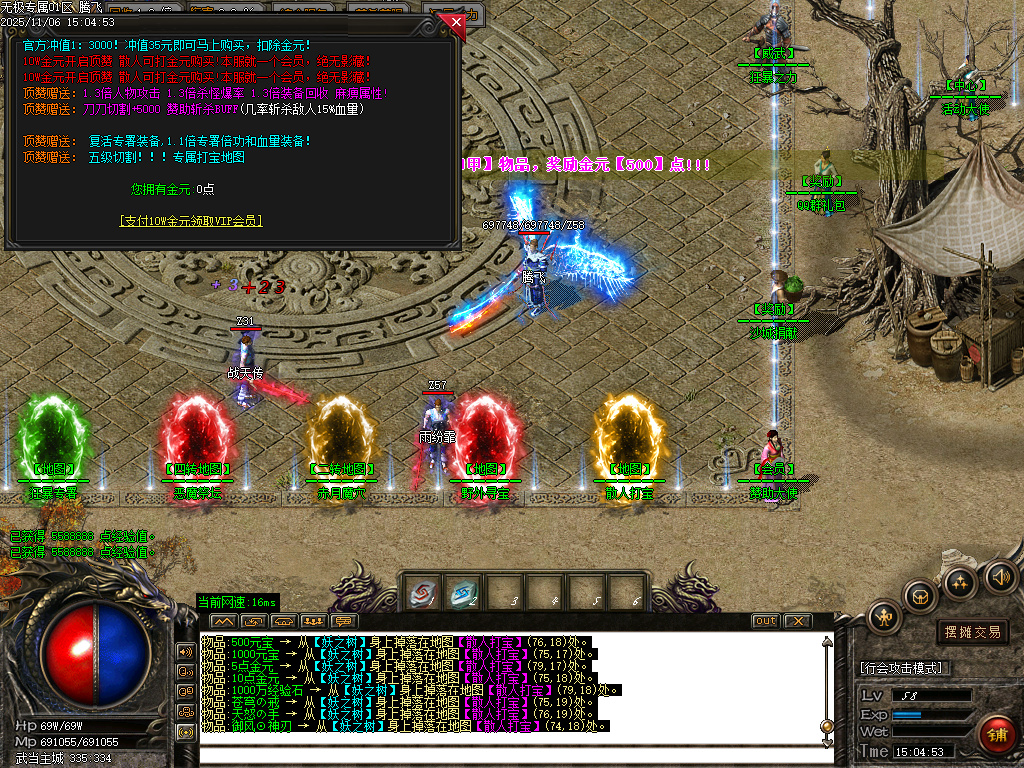Select the red swirl skill in hotbar slot 1
Viewport: 1024px width, 768px height.
click(x=421, y=594)
